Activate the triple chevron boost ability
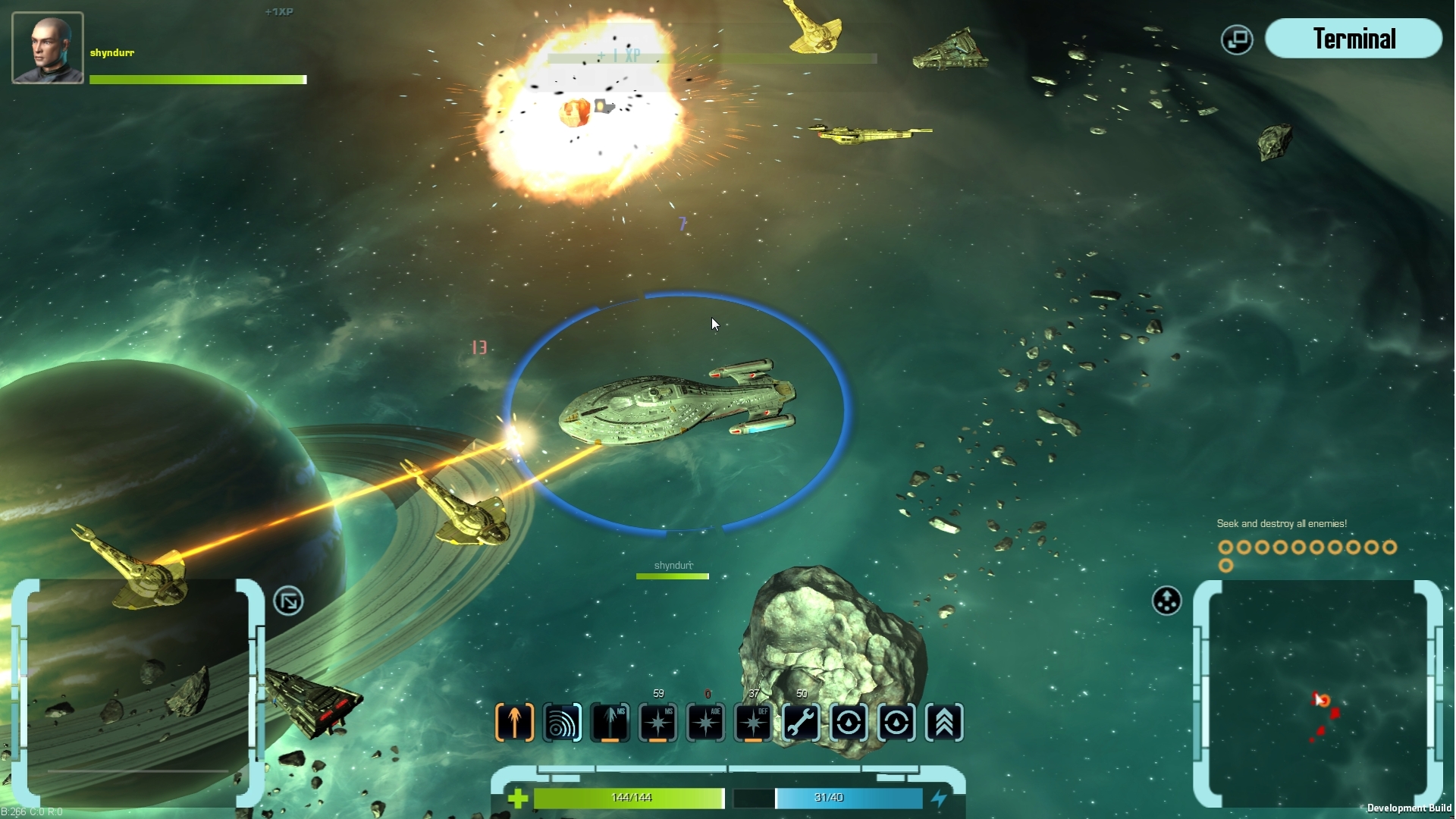The image size is (1456, 819). (944, 722)
